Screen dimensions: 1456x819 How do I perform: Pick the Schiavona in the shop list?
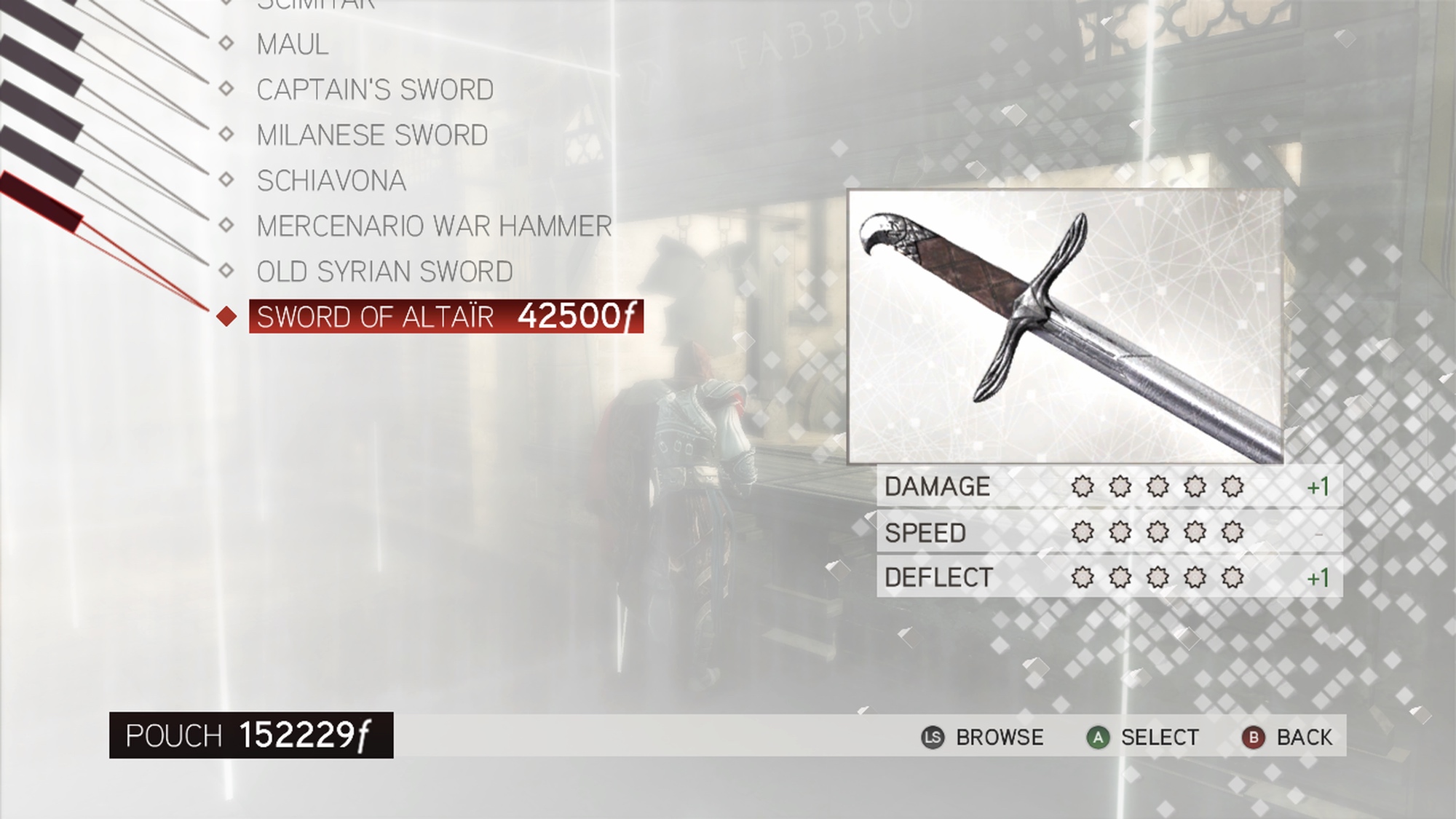(x=331, y=181)
